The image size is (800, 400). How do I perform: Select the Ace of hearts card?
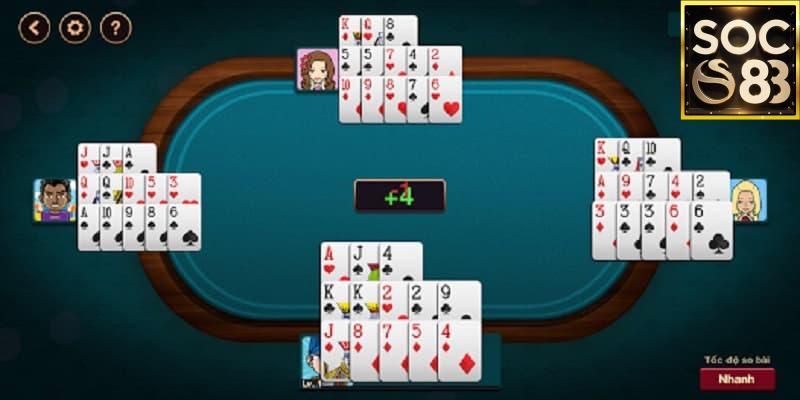(x=333, y=260)
